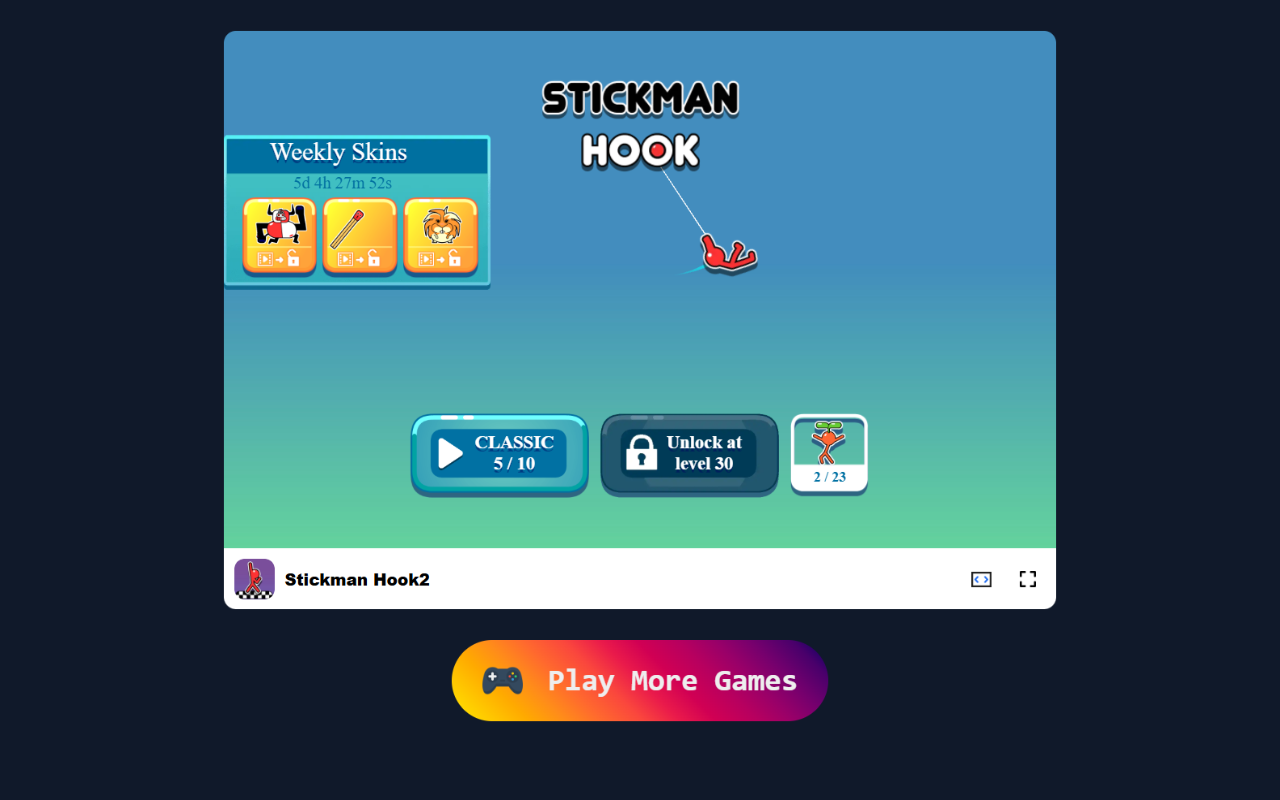Click the Stickman Hook2 purple game icon
The height and width of the screenshot is (800, 1280).
(254, 579)
